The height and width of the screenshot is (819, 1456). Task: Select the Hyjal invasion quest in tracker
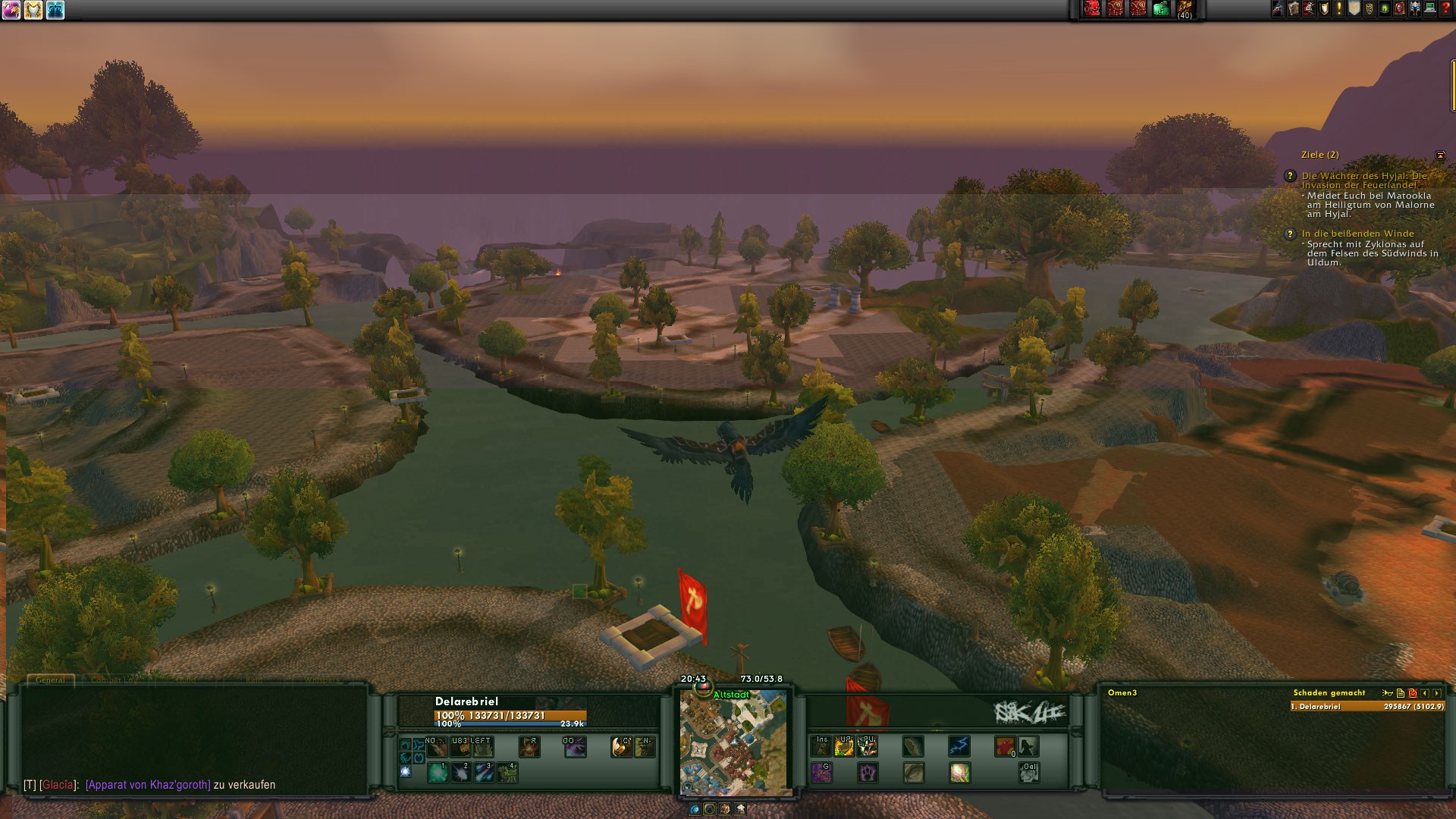tap(1364, 180)
